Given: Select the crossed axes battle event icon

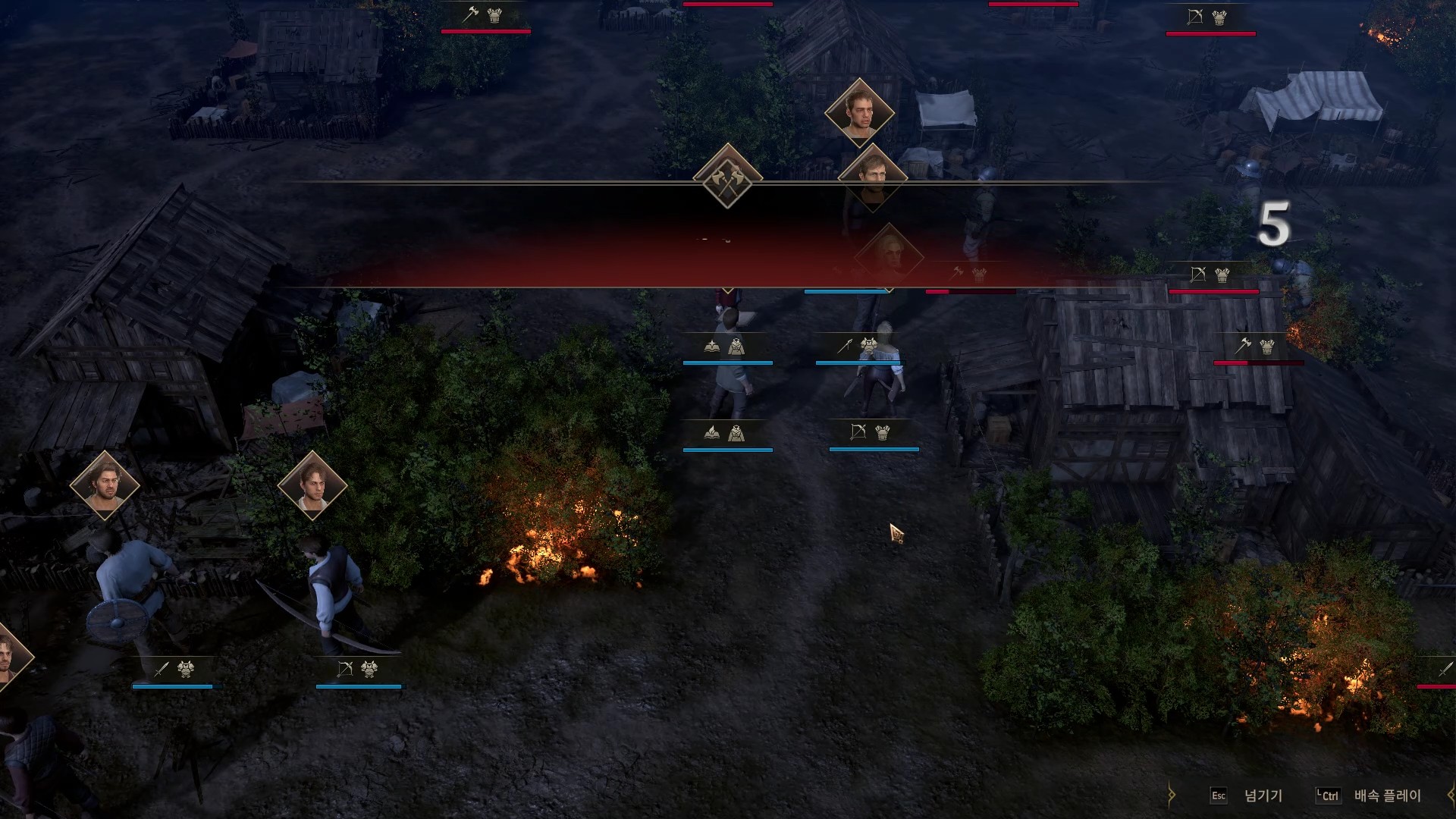Looking at the screenshot, I should tap(726, 183).
